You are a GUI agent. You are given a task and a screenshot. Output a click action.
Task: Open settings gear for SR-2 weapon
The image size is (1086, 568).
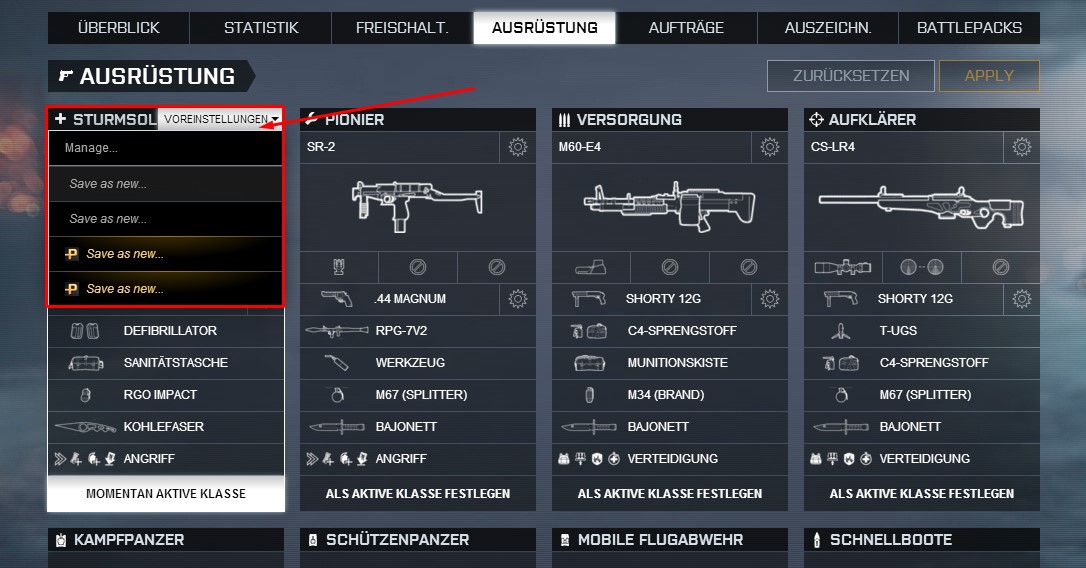517,147
